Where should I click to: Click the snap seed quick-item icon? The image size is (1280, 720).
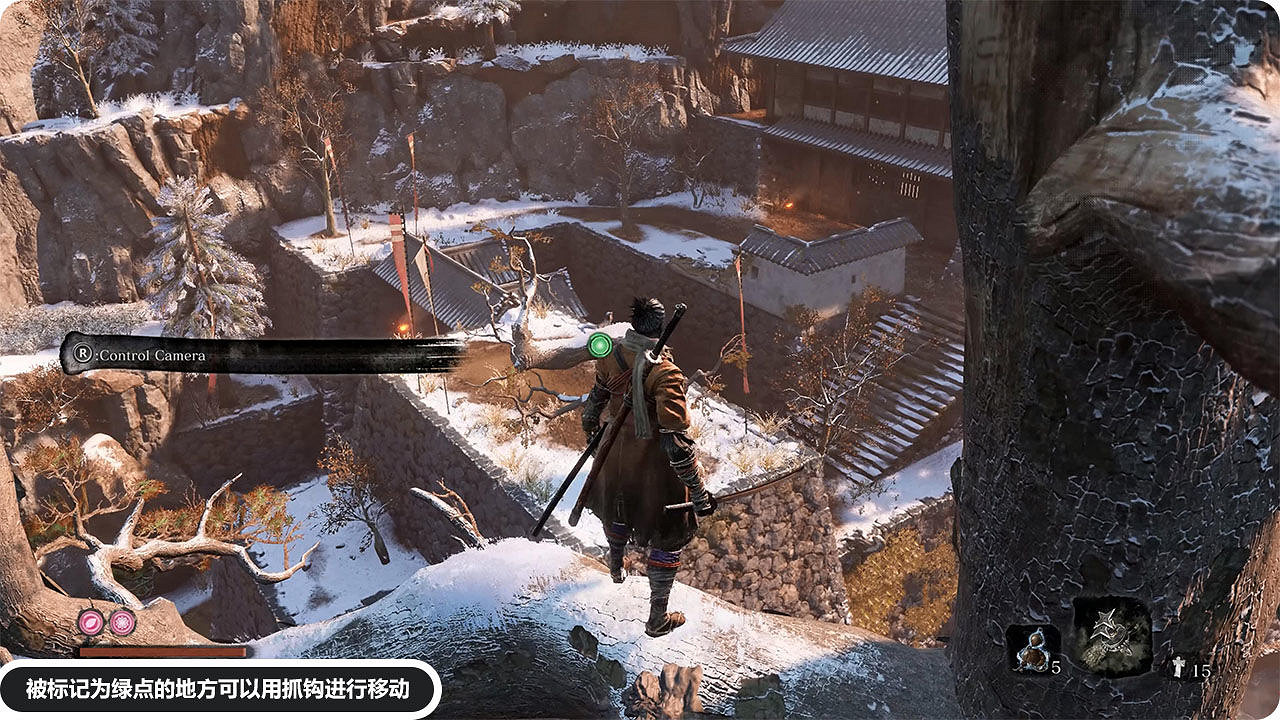click(1033, 652)
